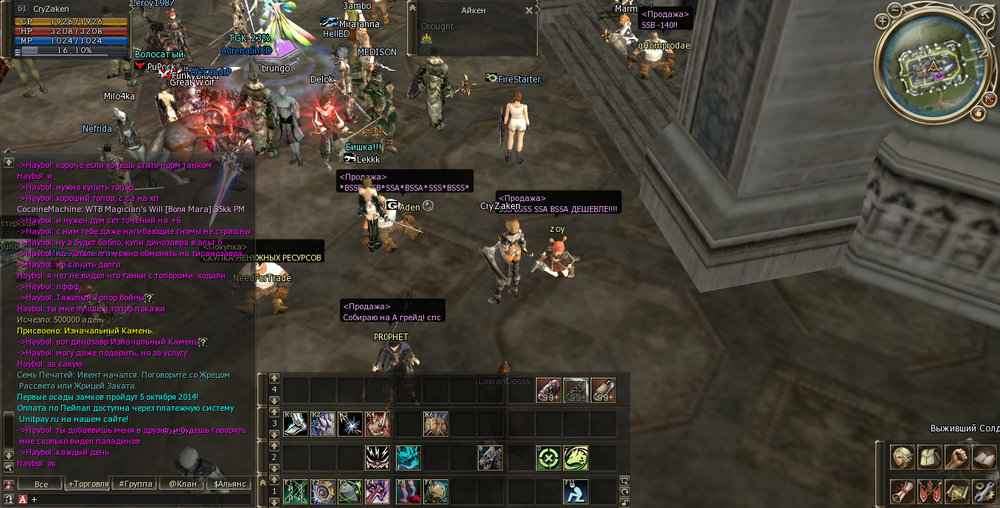Switch to the @Клан chat tab
This screenshot has width=1000, height=508.
[x=182, y=484]
